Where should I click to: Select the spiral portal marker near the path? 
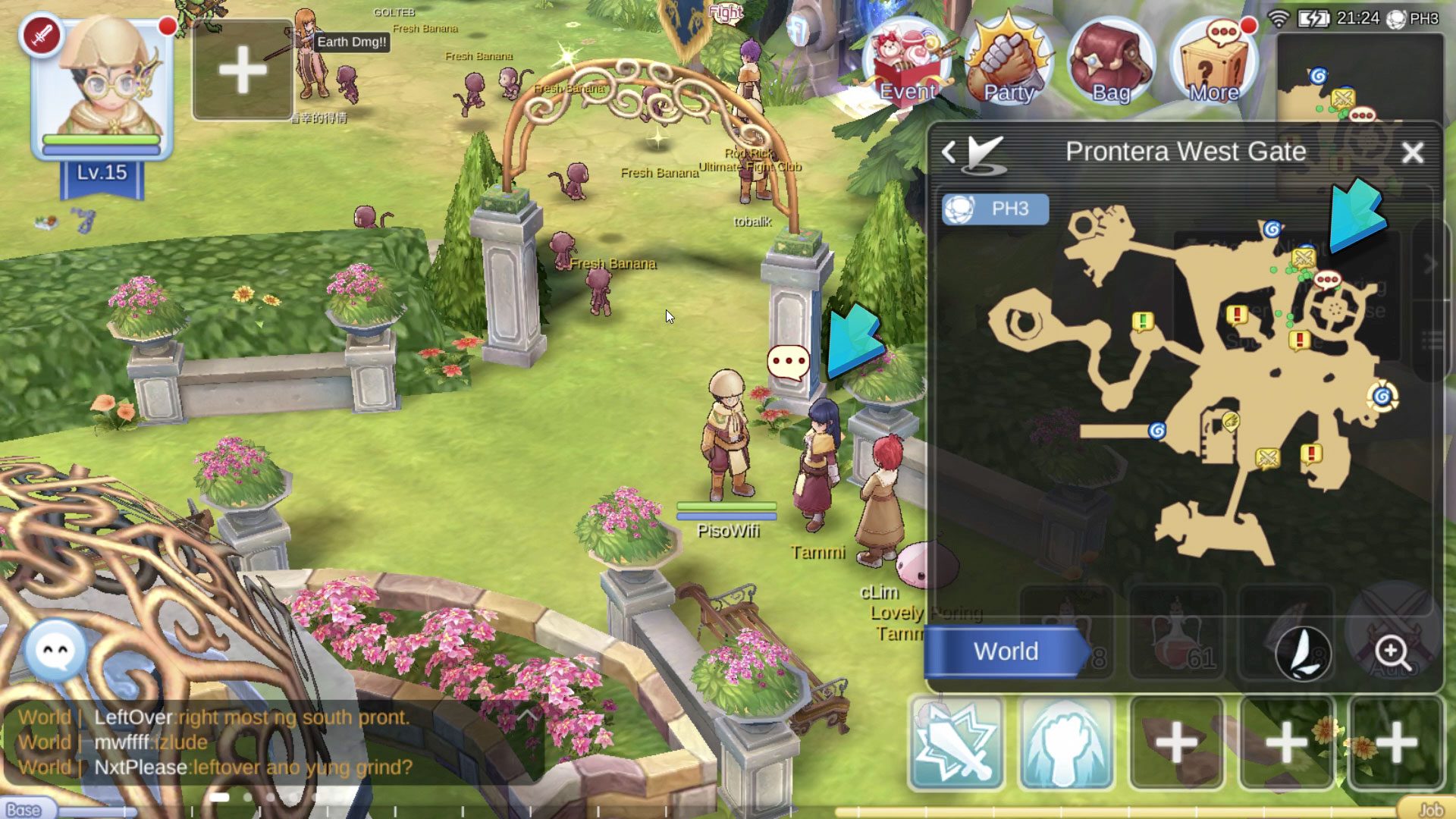[1157, 431]
